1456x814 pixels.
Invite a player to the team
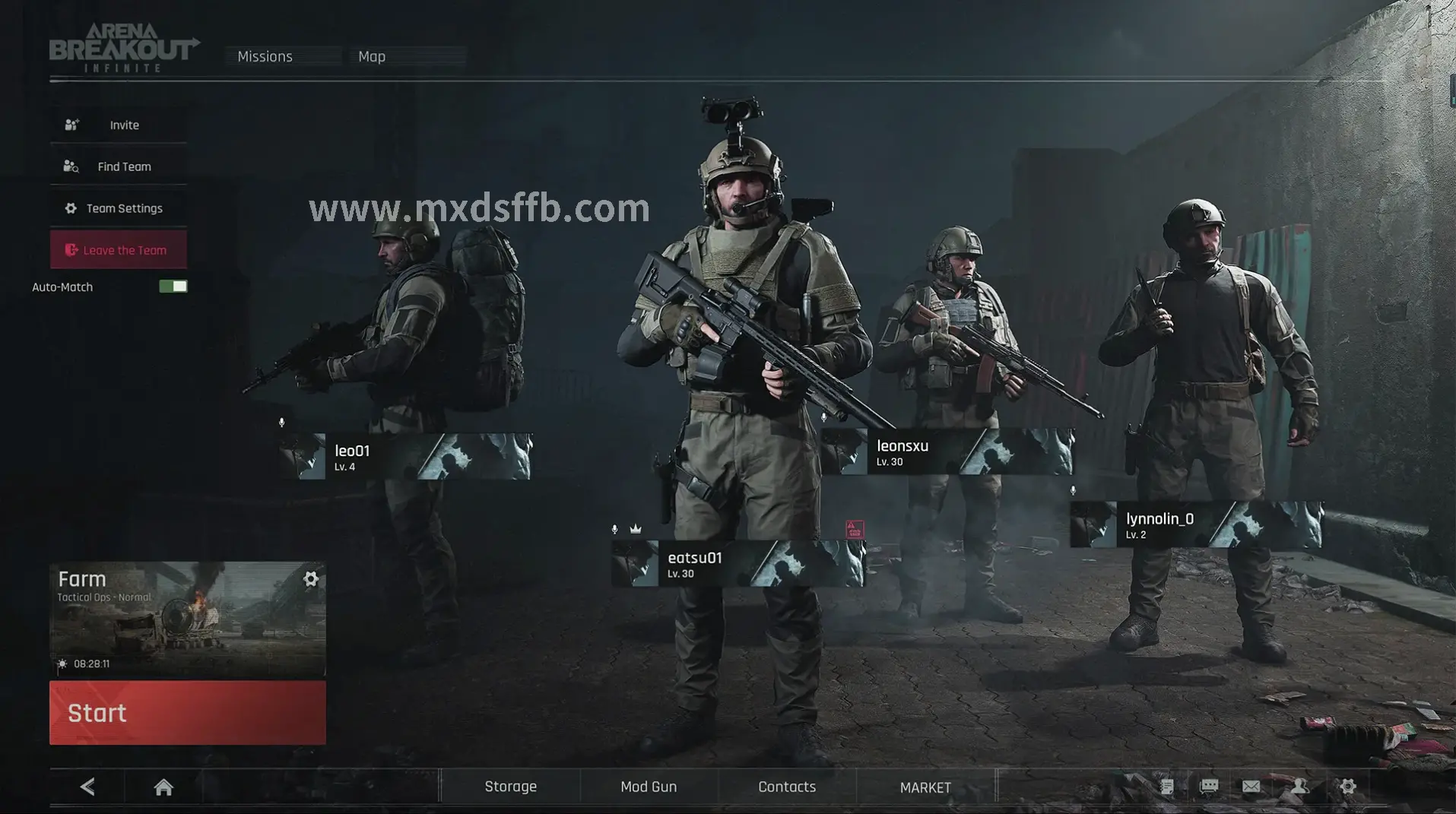119,125
